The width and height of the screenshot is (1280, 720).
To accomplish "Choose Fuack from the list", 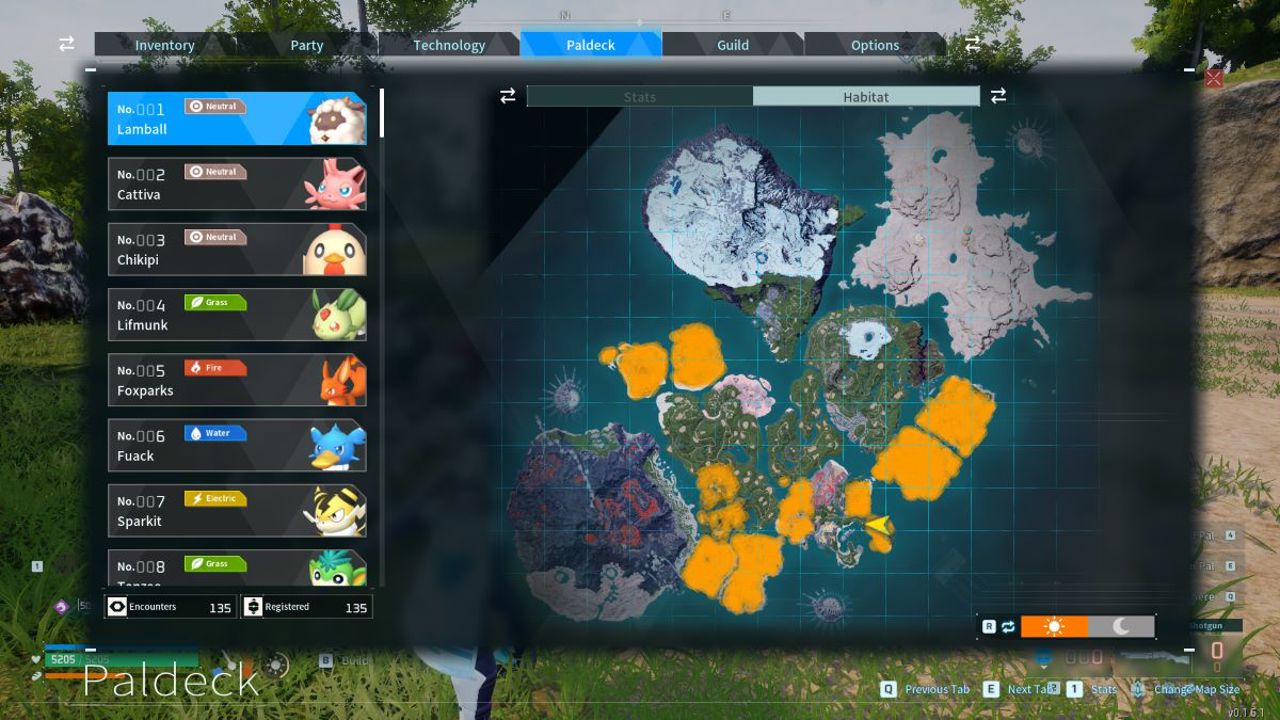I will pos(237,445).
